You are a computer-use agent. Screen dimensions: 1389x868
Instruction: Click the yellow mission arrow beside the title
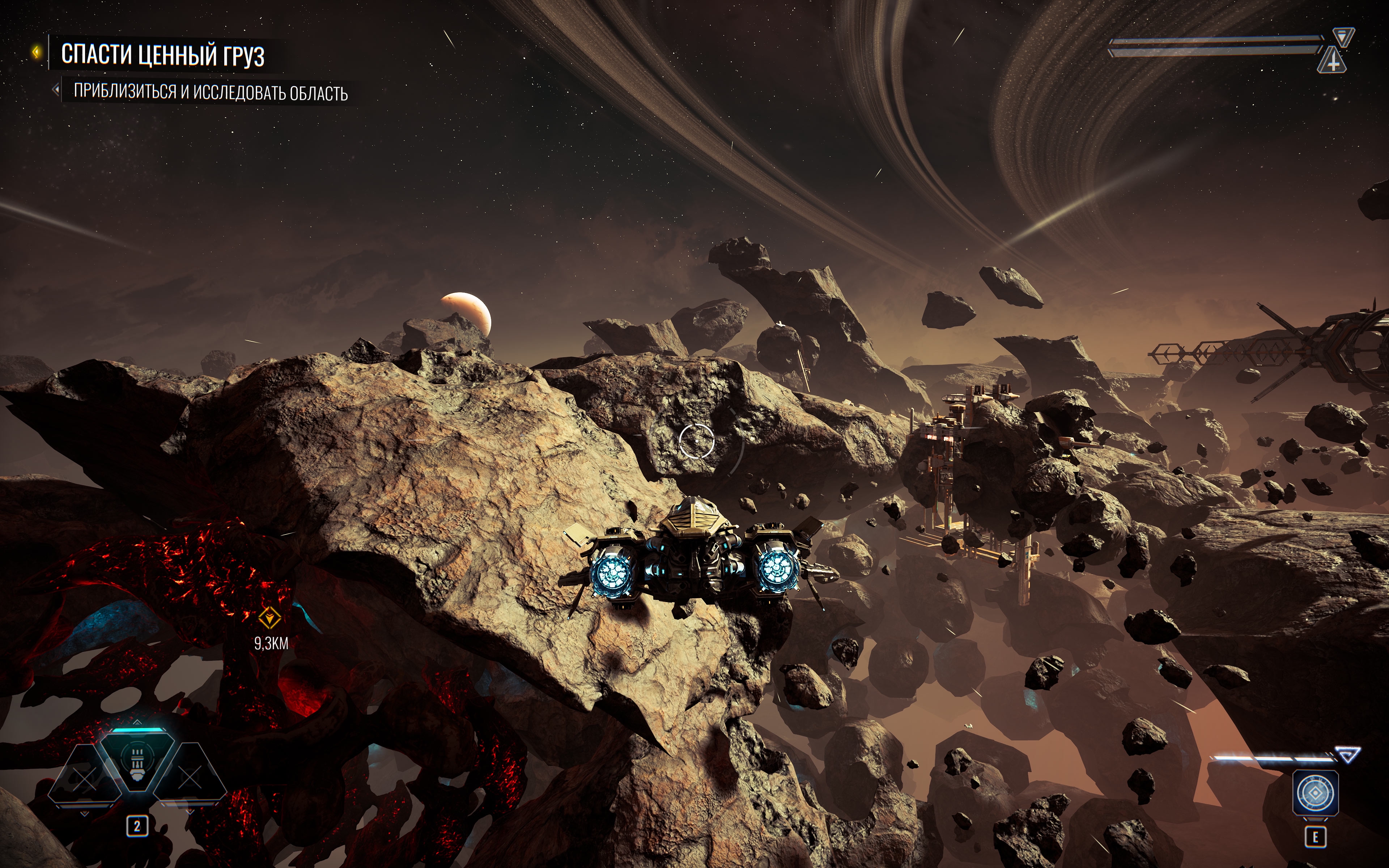pos(37,52)
